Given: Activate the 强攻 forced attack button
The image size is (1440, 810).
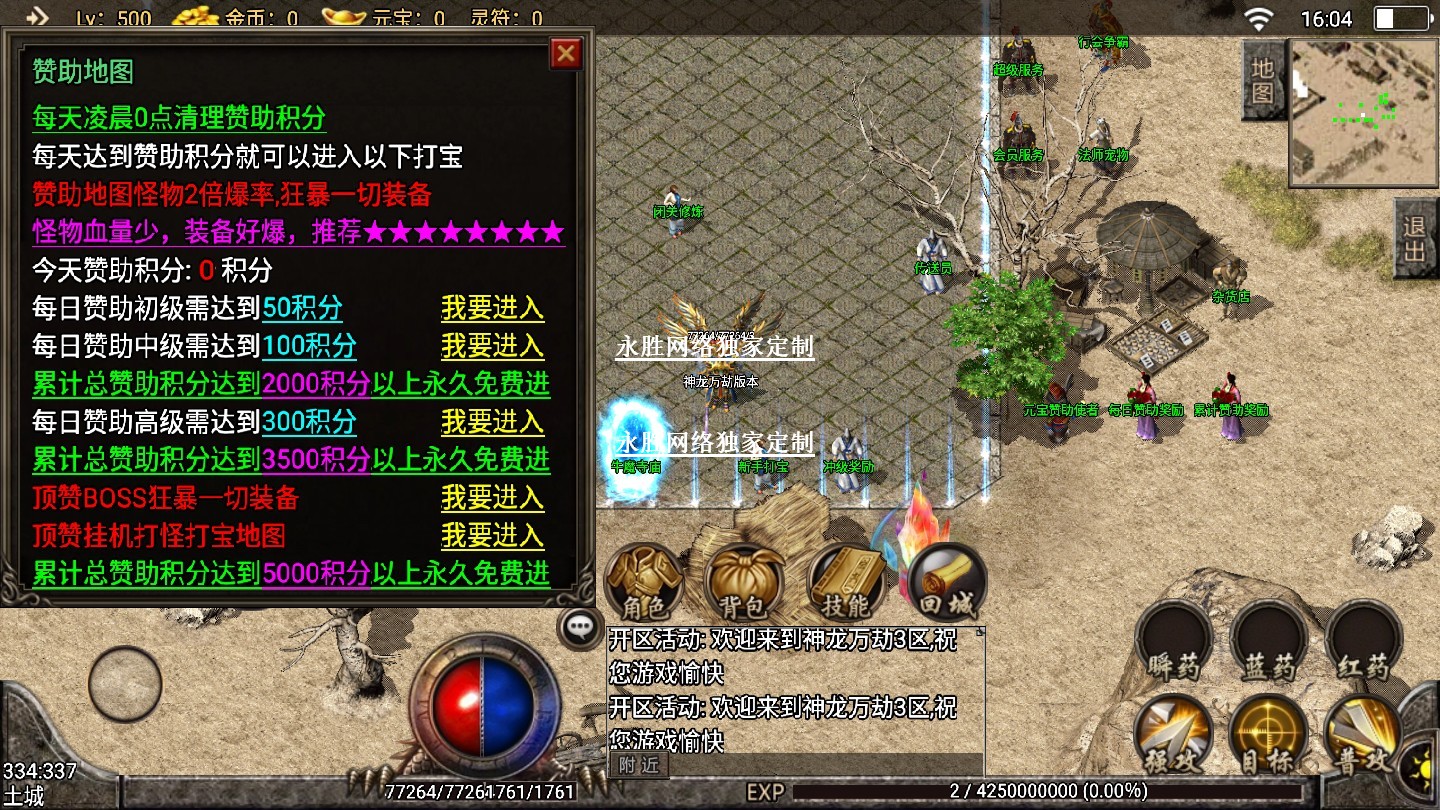Looking at the screenshot, I should 1173,736.
